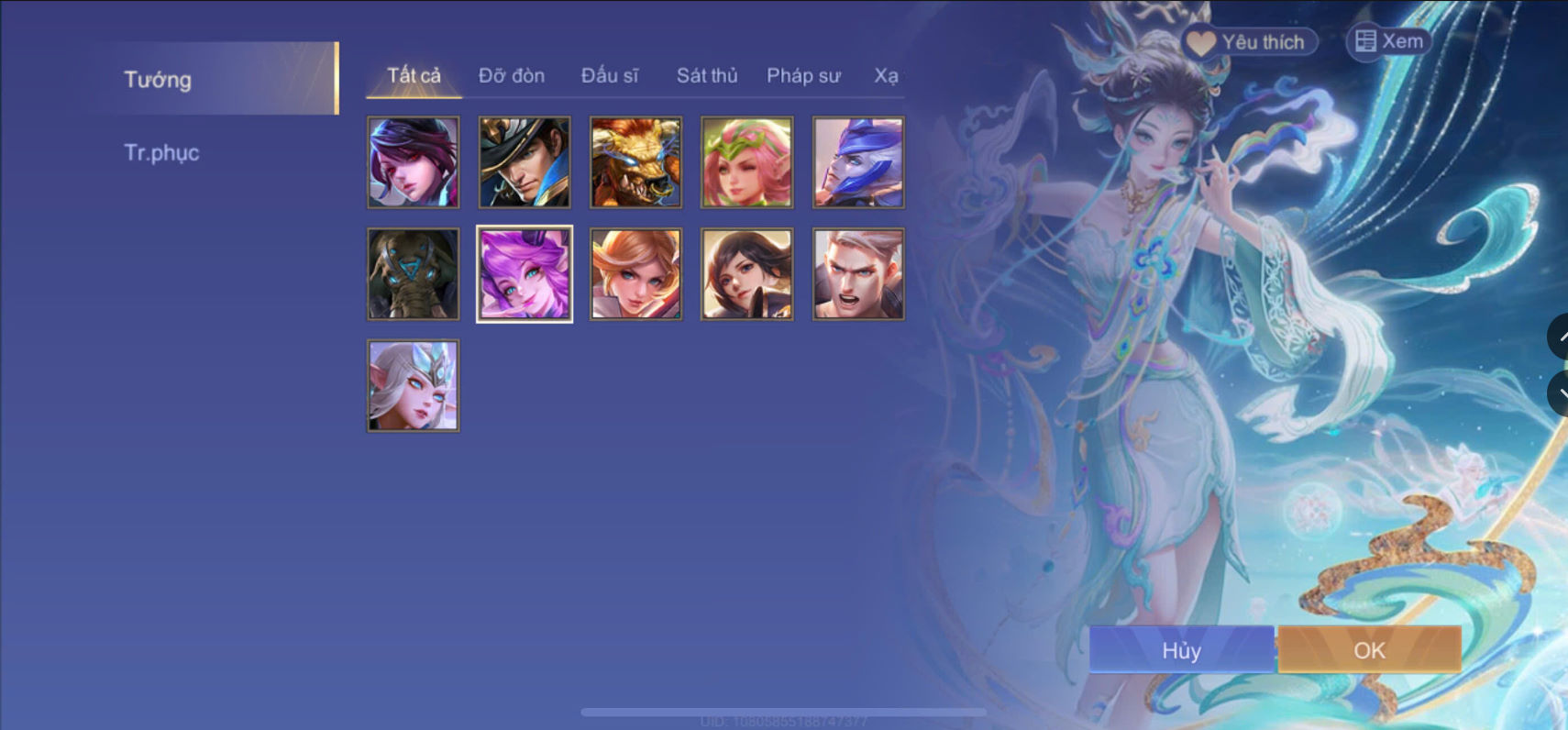The width and height of the screenshot is (1568, 730).
Task: Open the Đấu sĩ hero category
Action: click(x=612, y=76)
